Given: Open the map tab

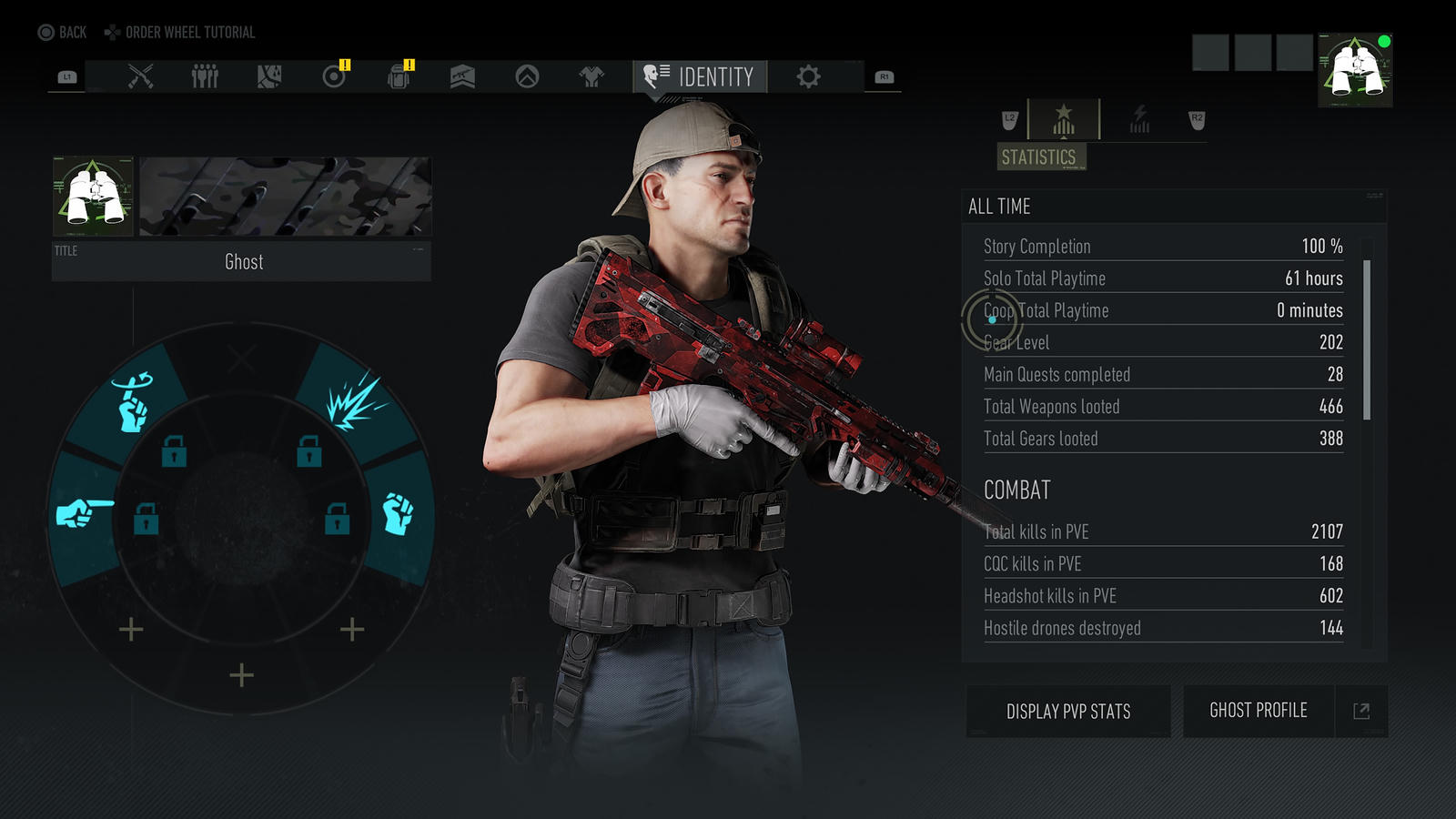Looking at the screenshot, I should click(x=269, y=76).
